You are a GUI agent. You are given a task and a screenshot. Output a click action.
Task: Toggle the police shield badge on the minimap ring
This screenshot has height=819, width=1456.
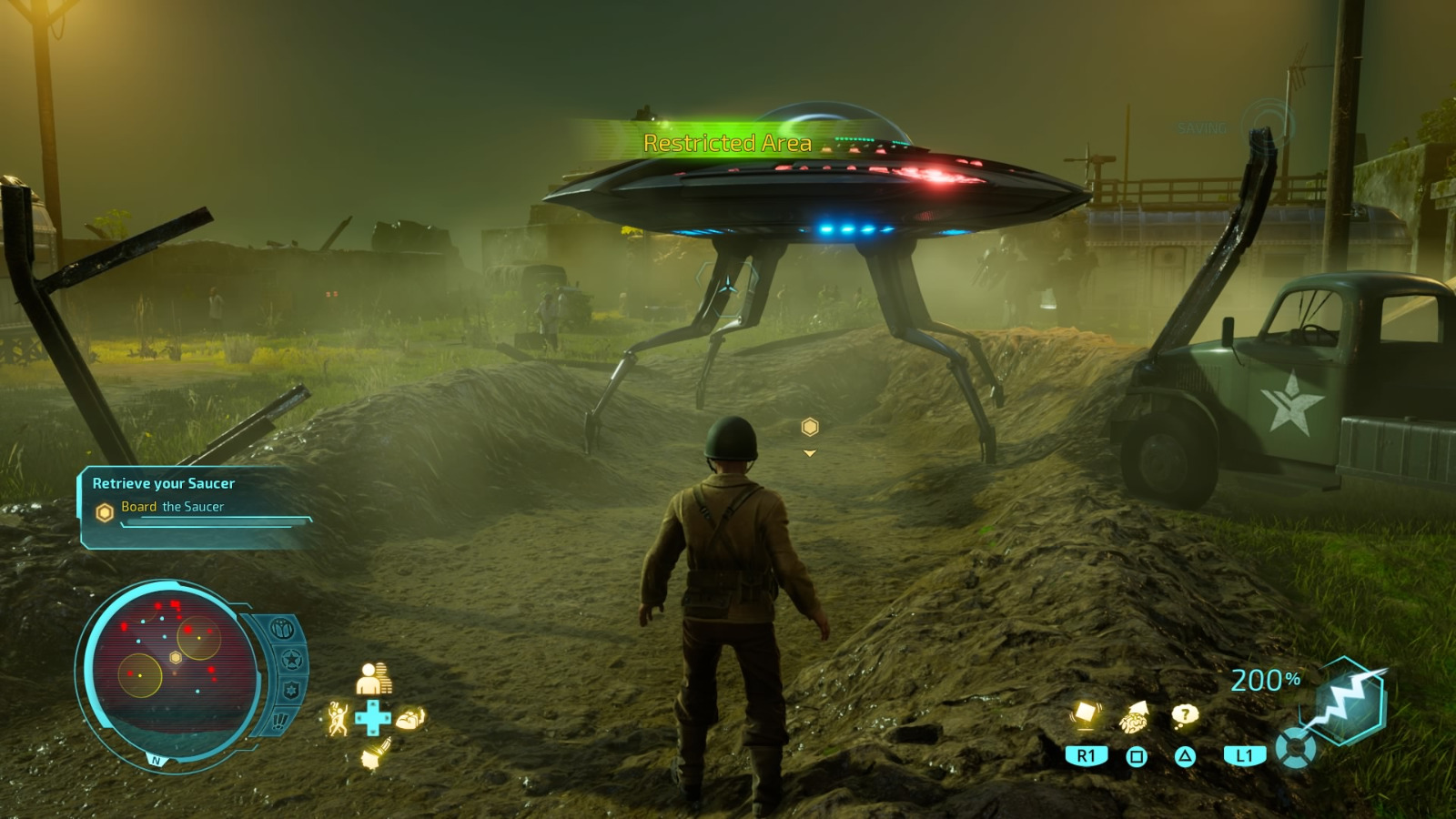(x=290, y=688)
